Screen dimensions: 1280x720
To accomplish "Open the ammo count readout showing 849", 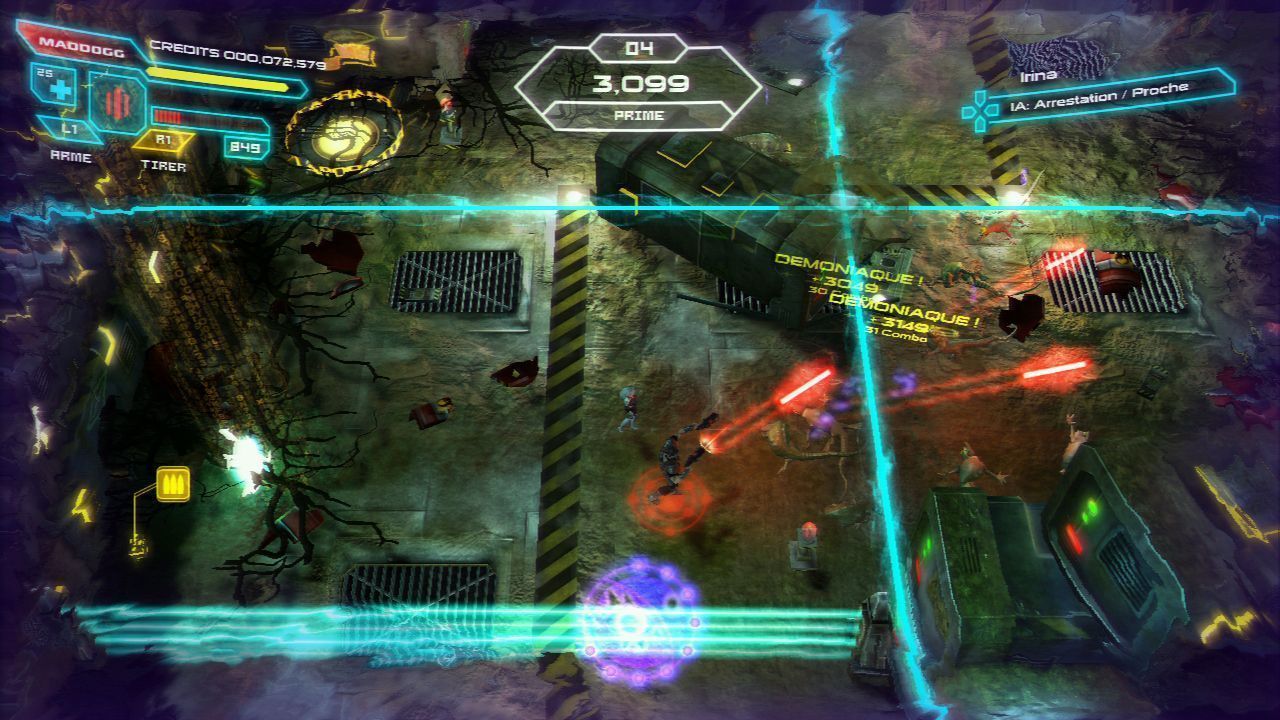I will click(x=244, y=145).
